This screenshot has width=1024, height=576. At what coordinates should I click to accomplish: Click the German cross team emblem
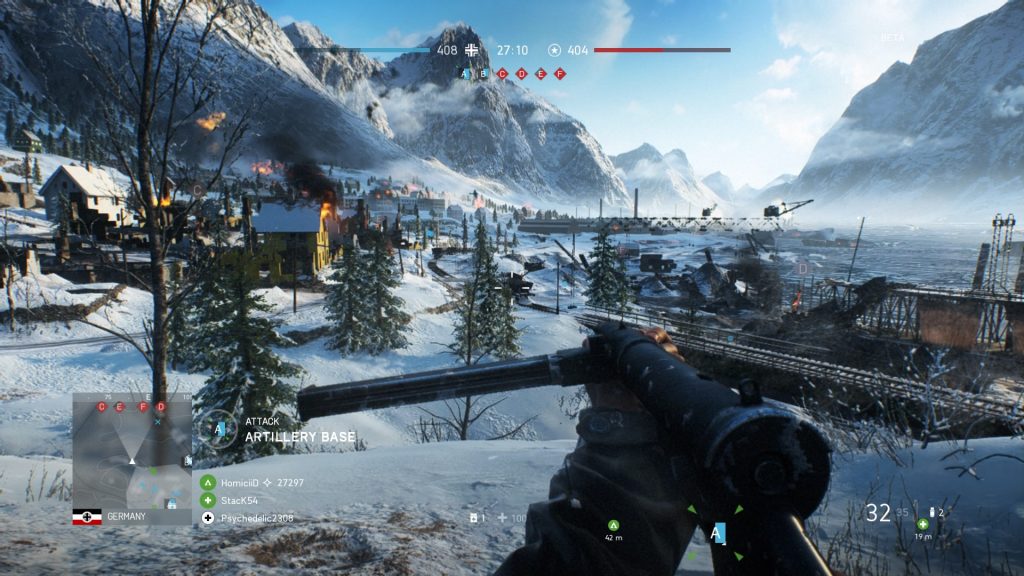tap(472, 49)
